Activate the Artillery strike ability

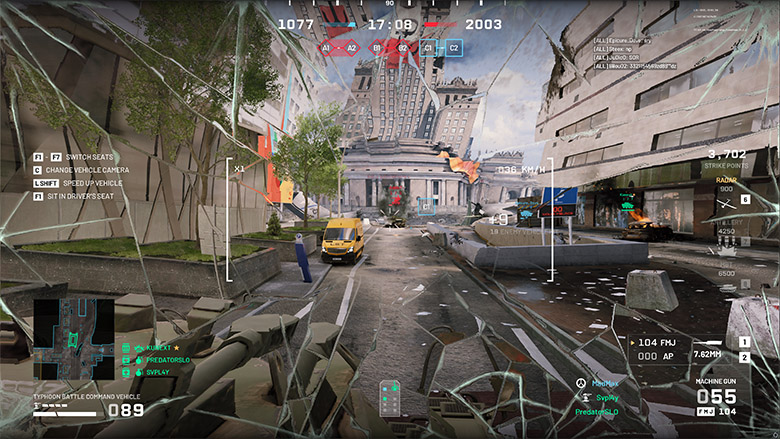pos(727,244)
